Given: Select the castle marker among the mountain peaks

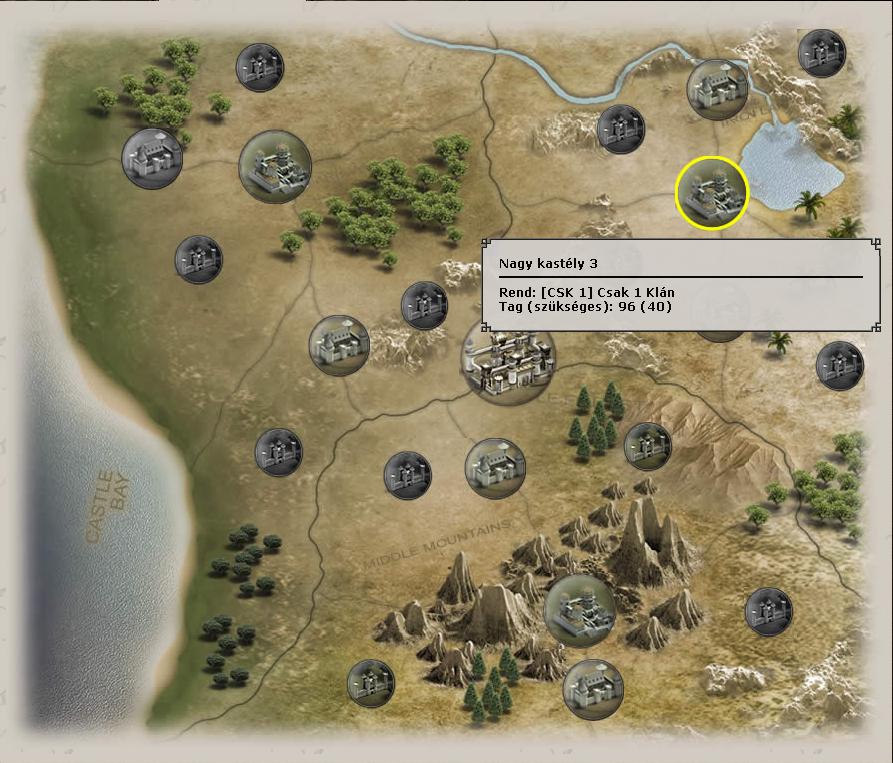Looking at the screenshot, I should pyautogui.click(x=580, y=610).
